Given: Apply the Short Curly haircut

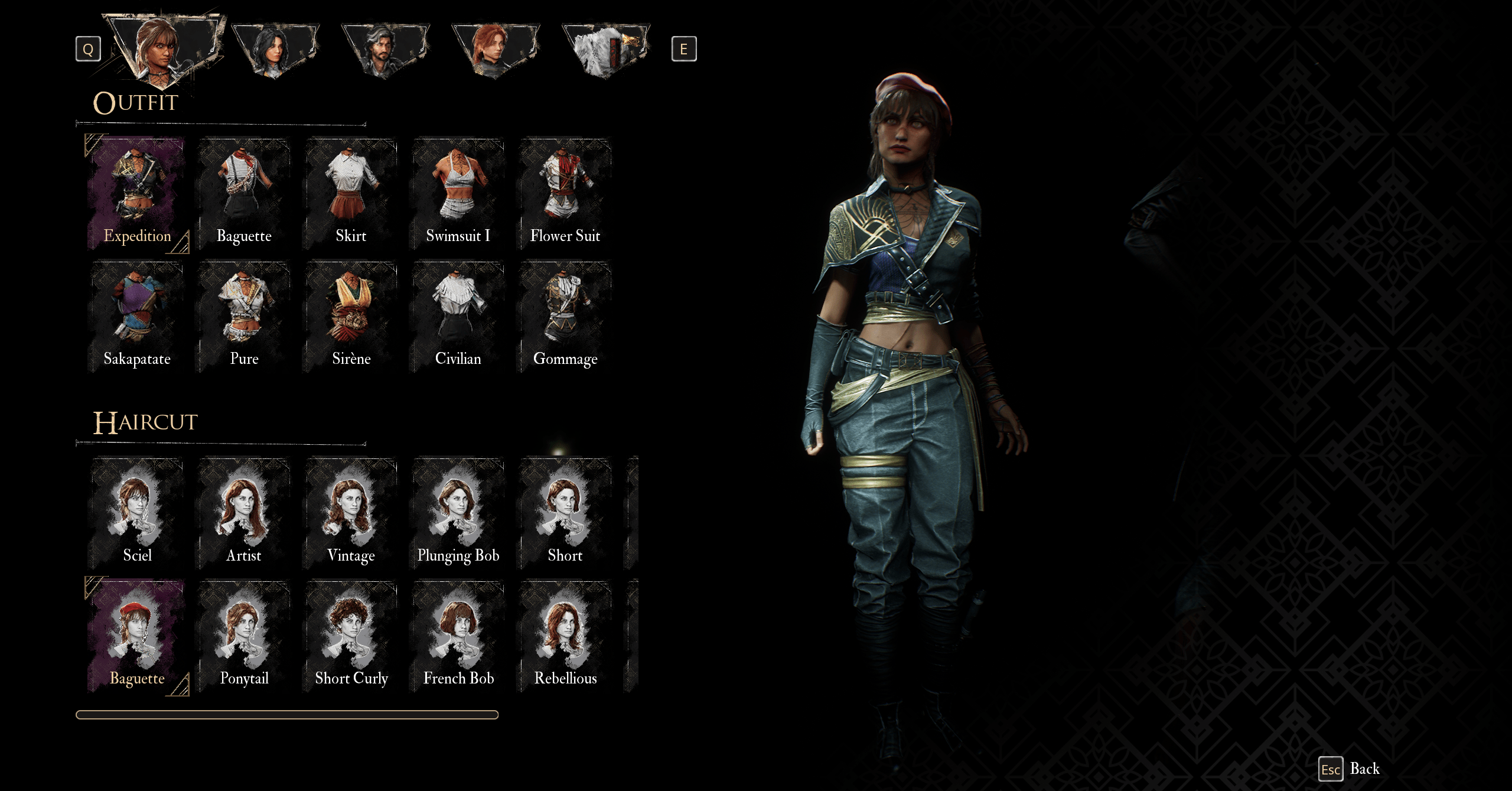Looking at the screenshot, I should (351, 636).
